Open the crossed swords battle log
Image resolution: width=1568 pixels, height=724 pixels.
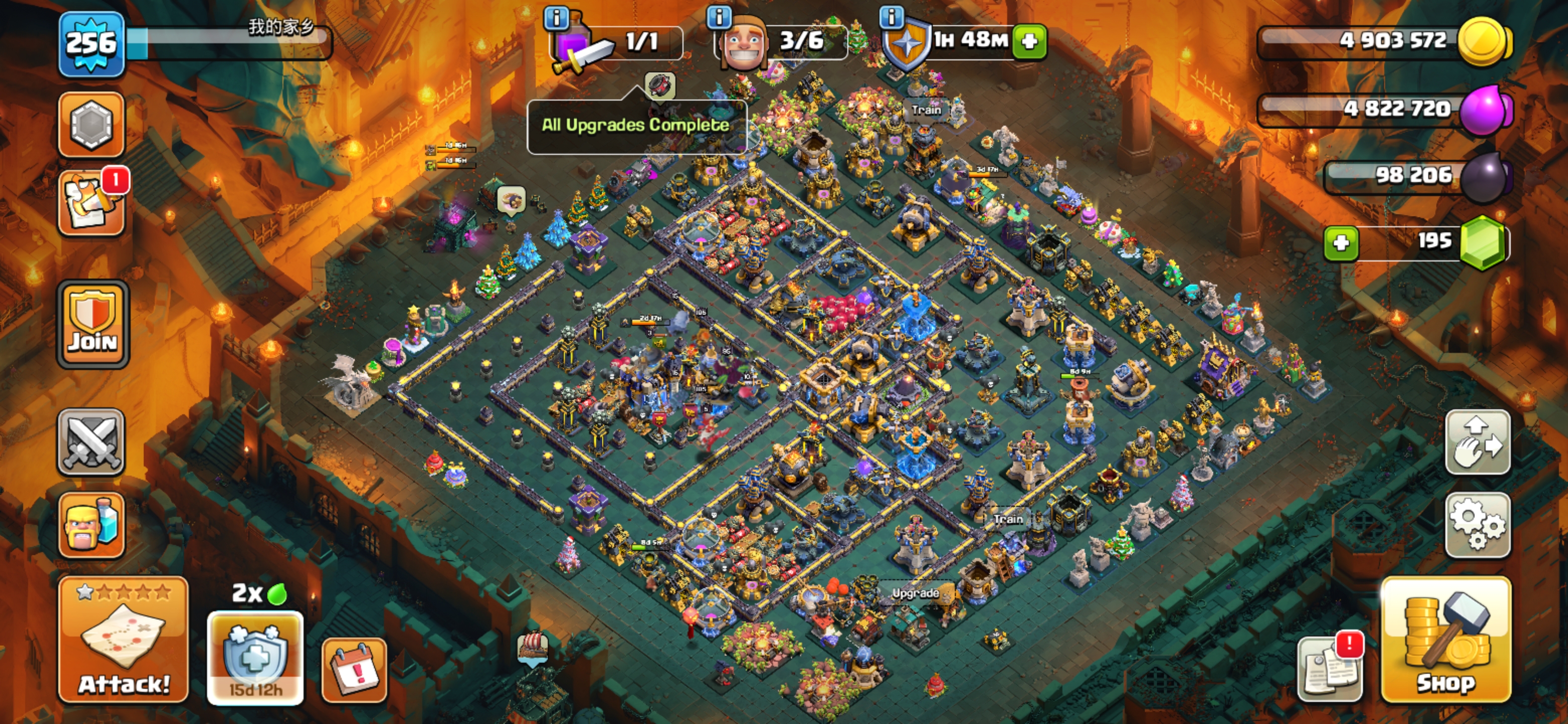[91, 442]
